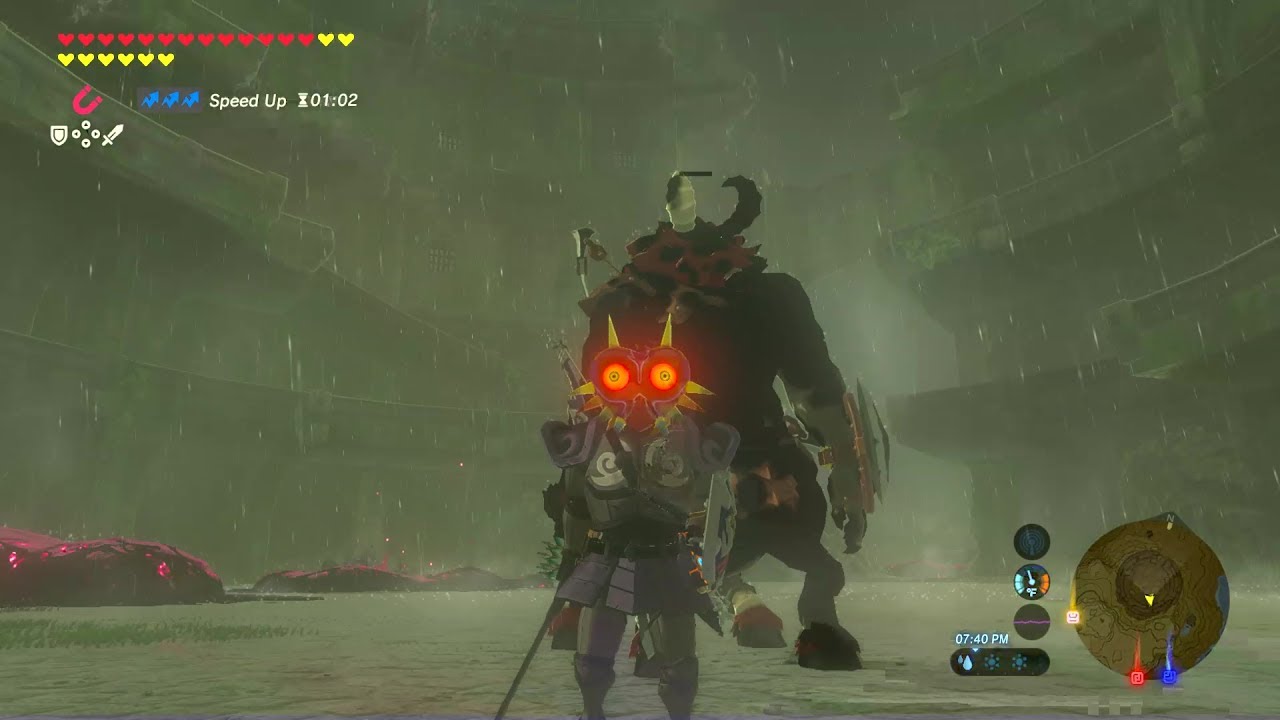Screen dimensions: 1280x720
Task: Click the red enemy marker on the minimap
Action: [x=1137, y=676]
